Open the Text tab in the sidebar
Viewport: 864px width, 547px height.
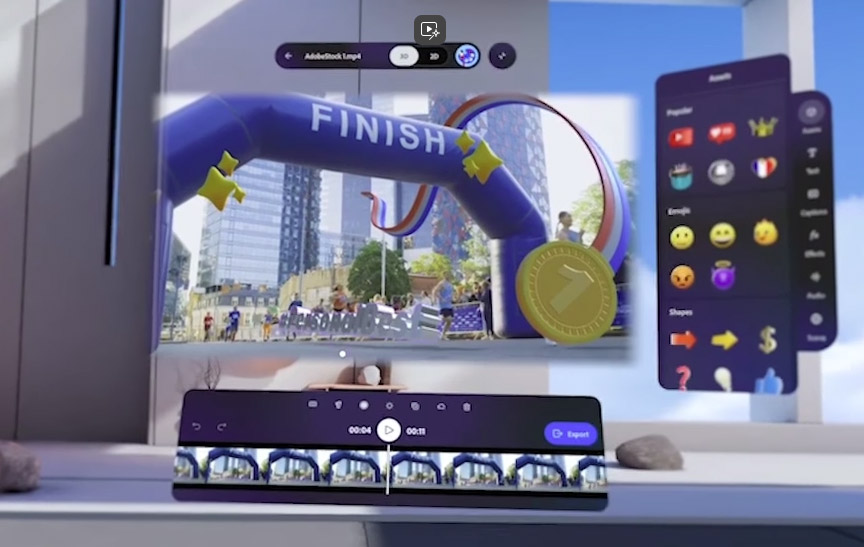click(812, 156)
